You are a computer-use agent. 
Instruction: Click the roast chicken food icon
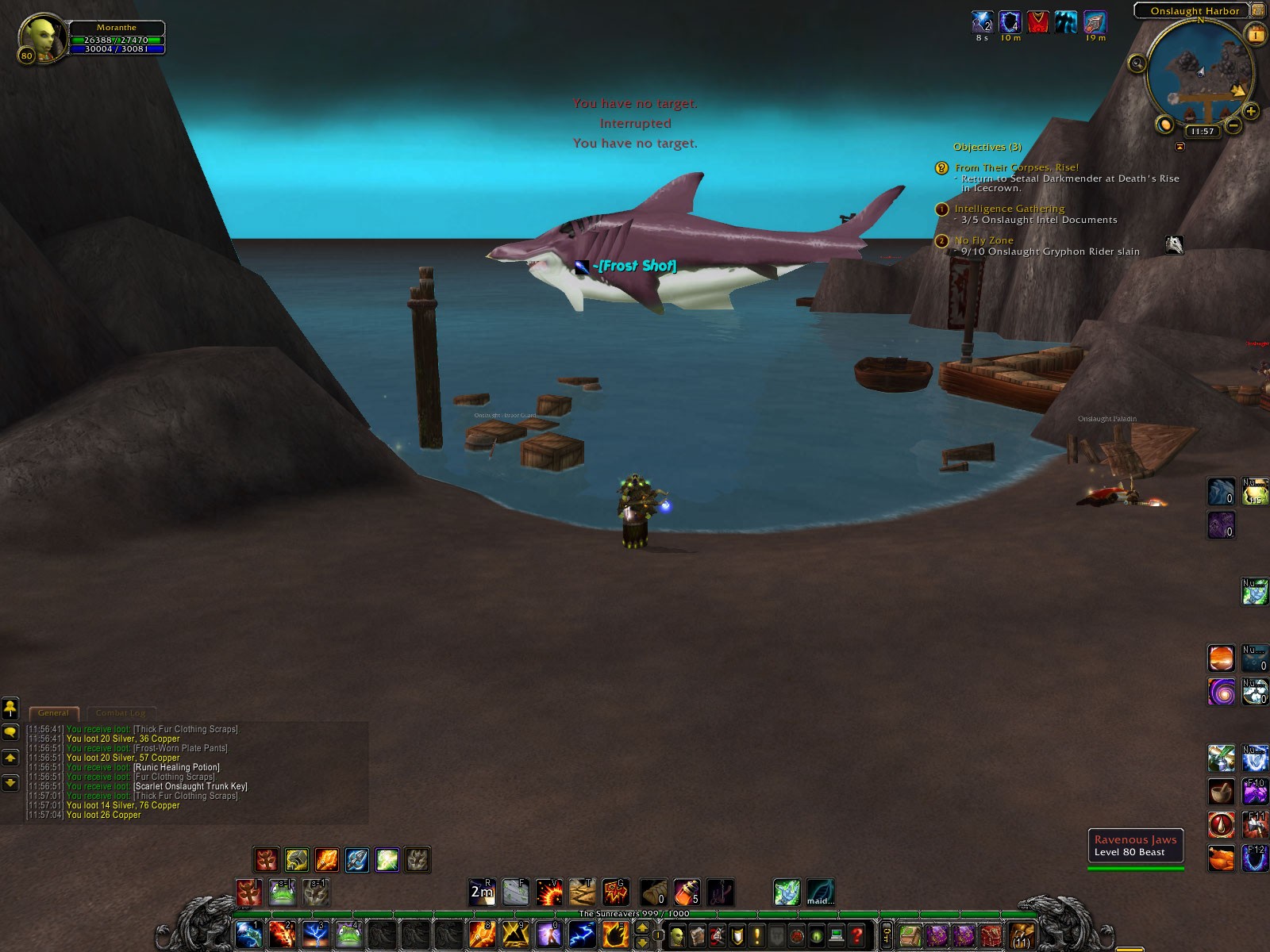click(x=1221, y=858)
